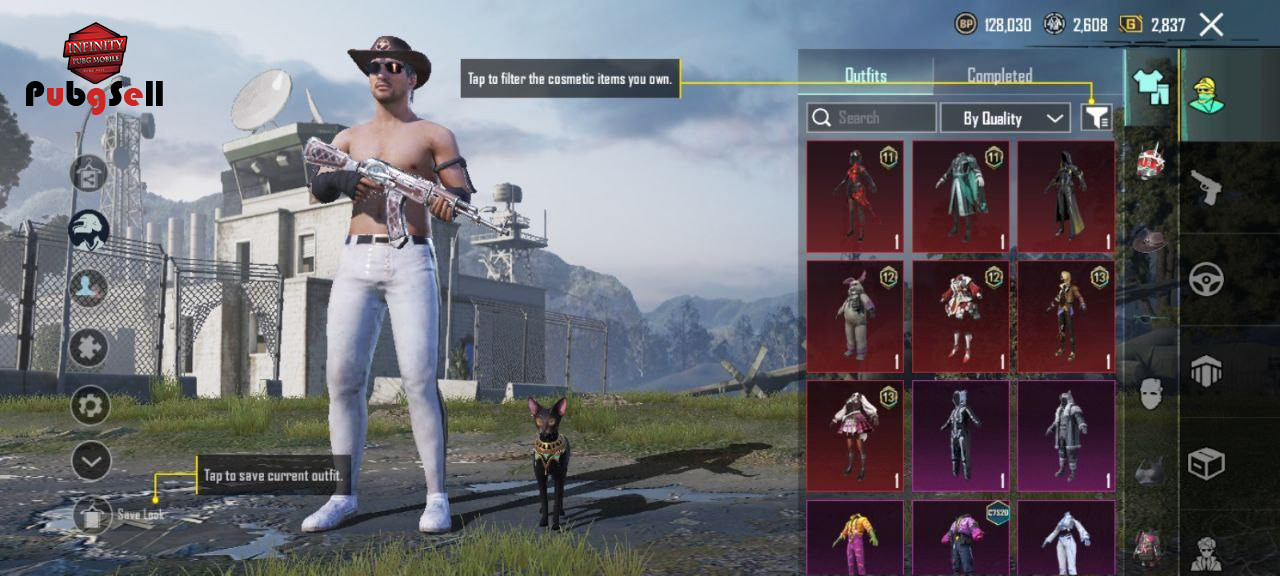The image size is (1280, 576).
Task: Open the gear settings icon
Action: click(x=90, y=405)
